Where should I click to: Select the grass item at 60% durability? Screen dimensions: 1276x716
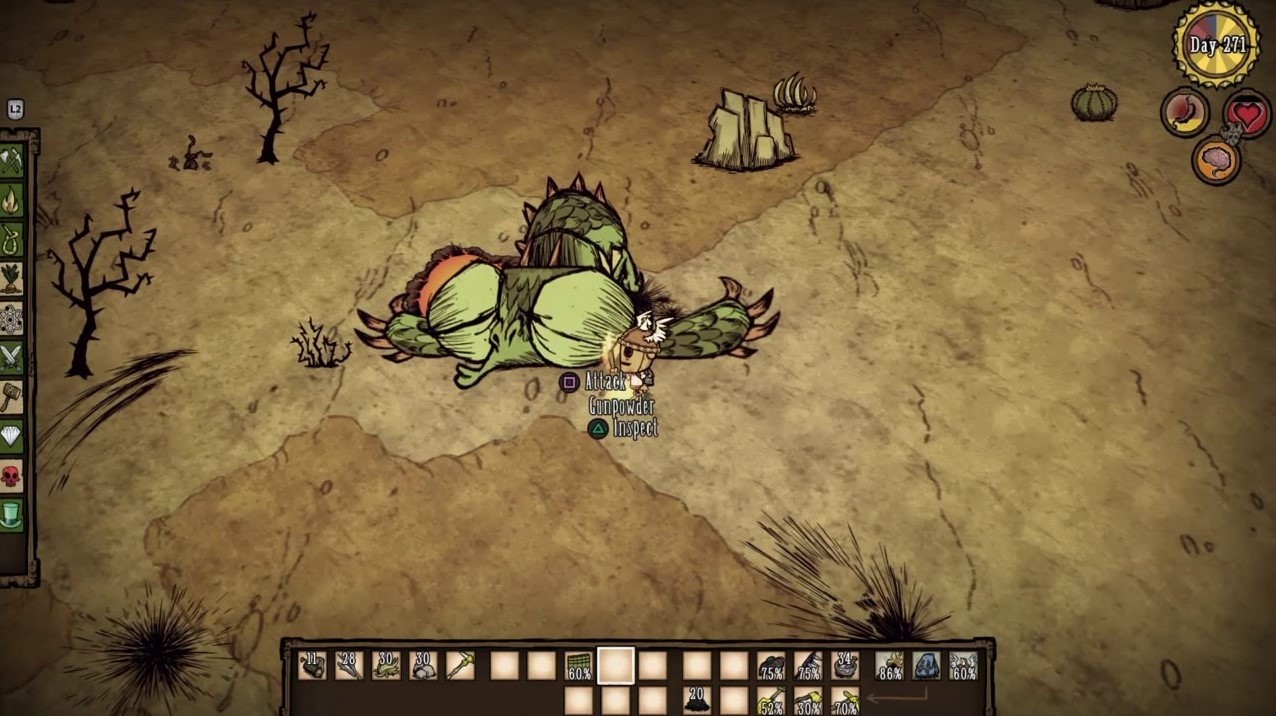pos(579,666)
